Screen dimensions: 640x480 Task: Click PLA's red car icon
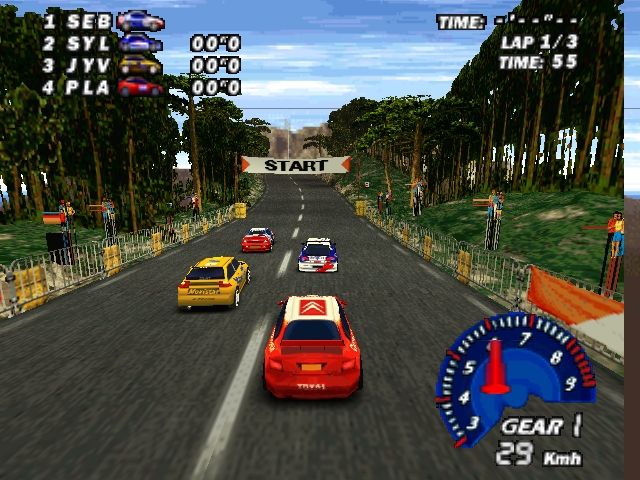(140, 87)
